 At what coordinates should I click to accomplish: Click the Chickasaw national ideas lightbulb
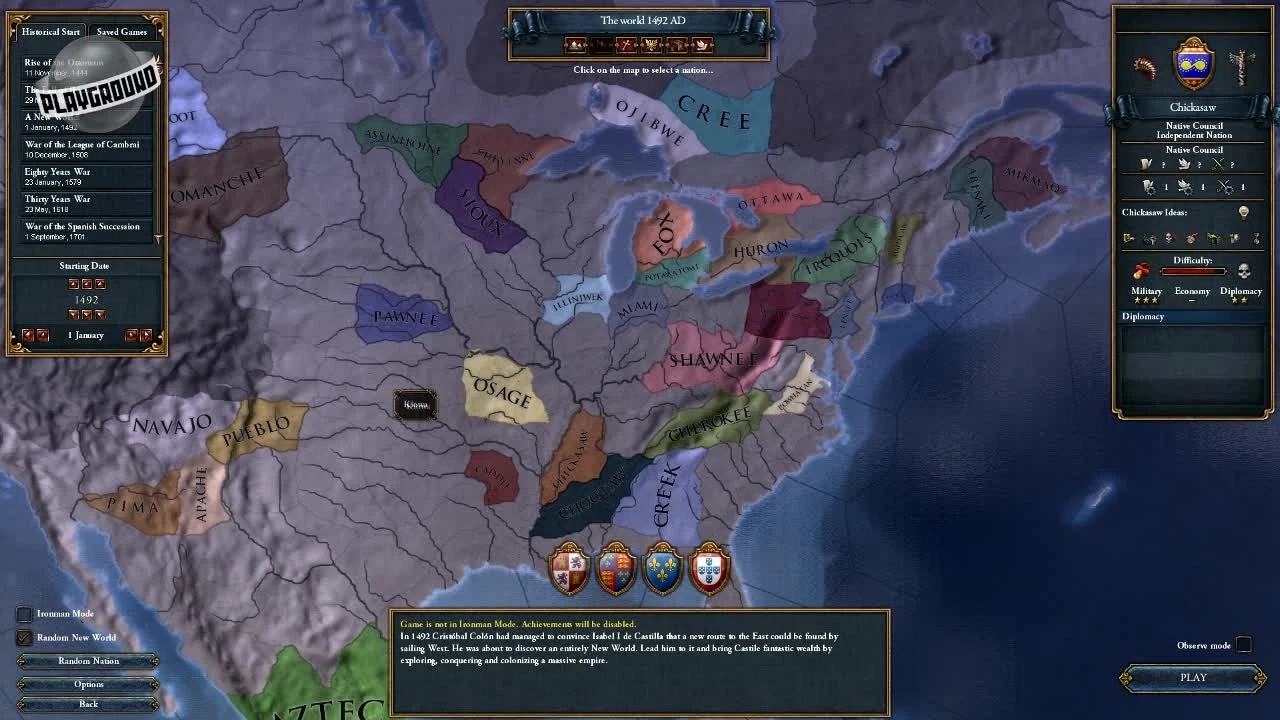[x=1244, y=212]
